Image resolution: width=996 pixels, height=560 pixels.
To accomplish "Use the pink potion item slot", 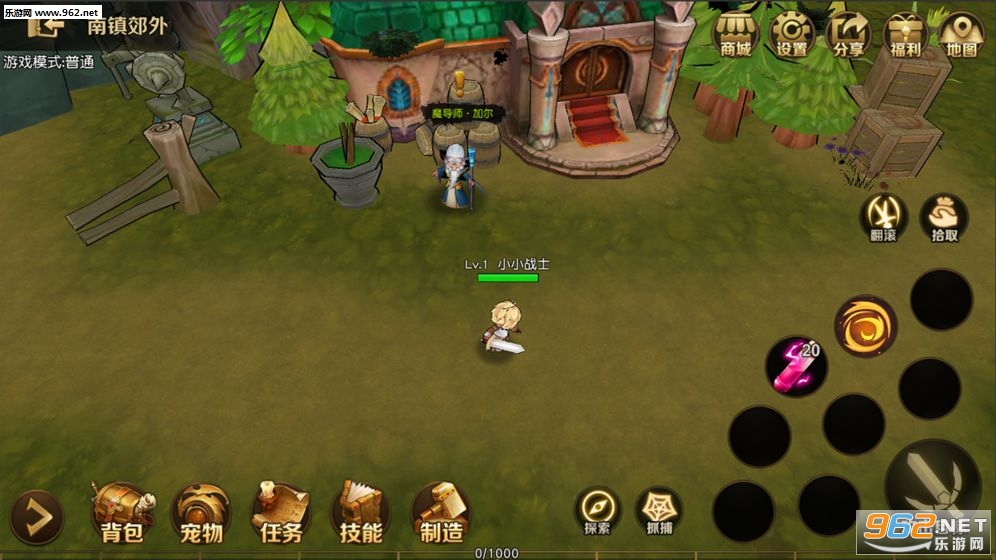I will pyautogui.click(x=796, y=366).
